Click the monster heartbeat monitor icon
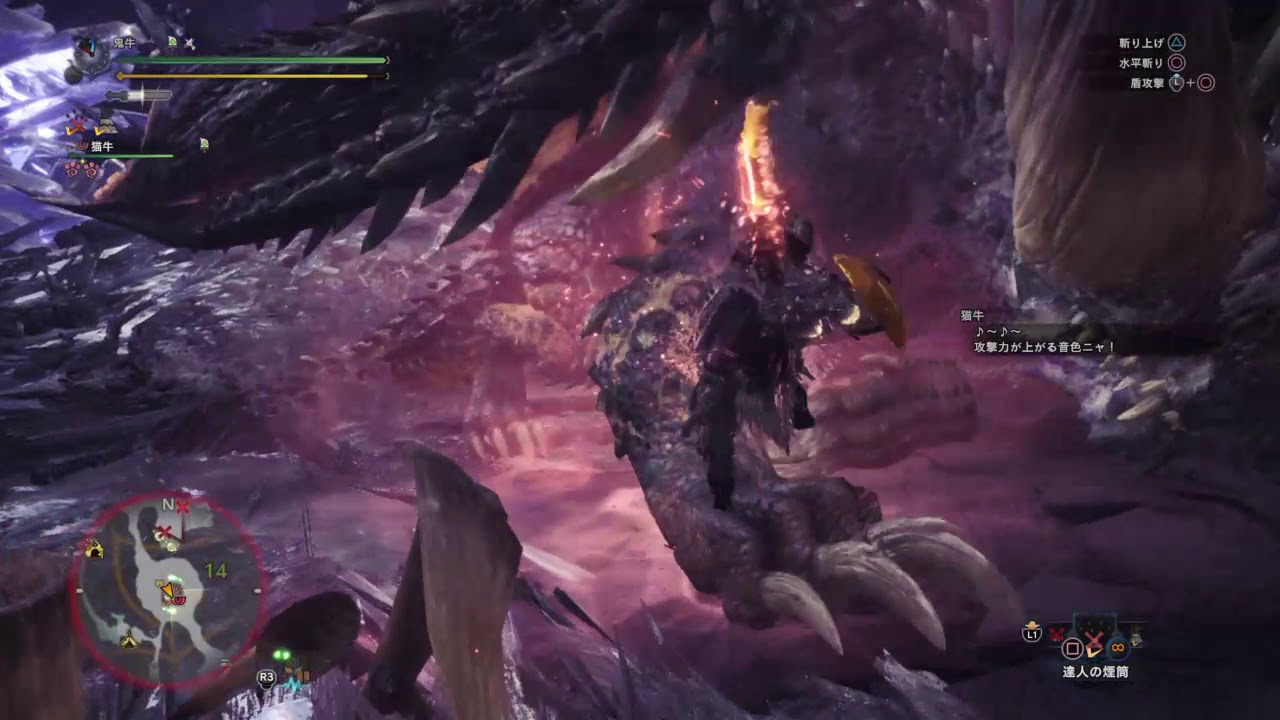This screenshot has height=720, width=1280. [x=88, y=57]
